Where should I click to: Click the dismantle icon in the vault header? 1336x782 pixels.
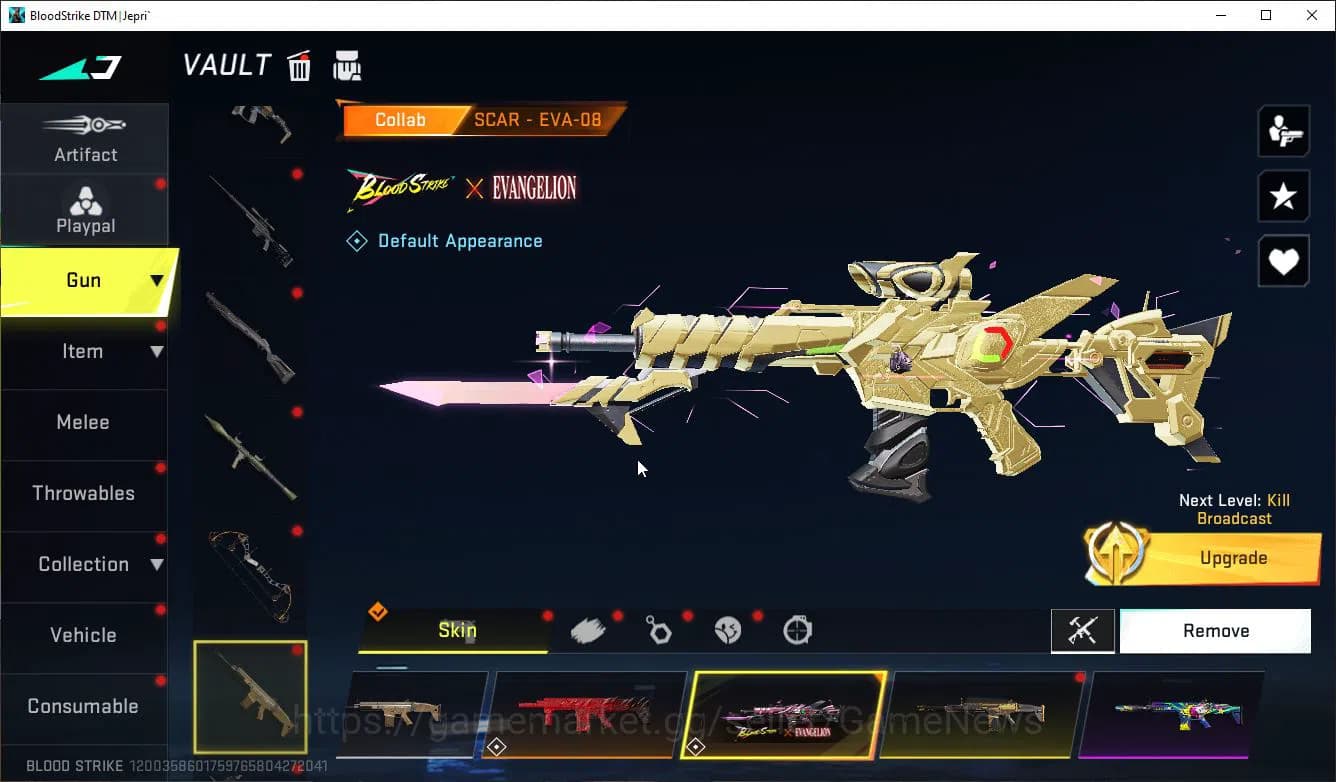(x=347, y=65)
